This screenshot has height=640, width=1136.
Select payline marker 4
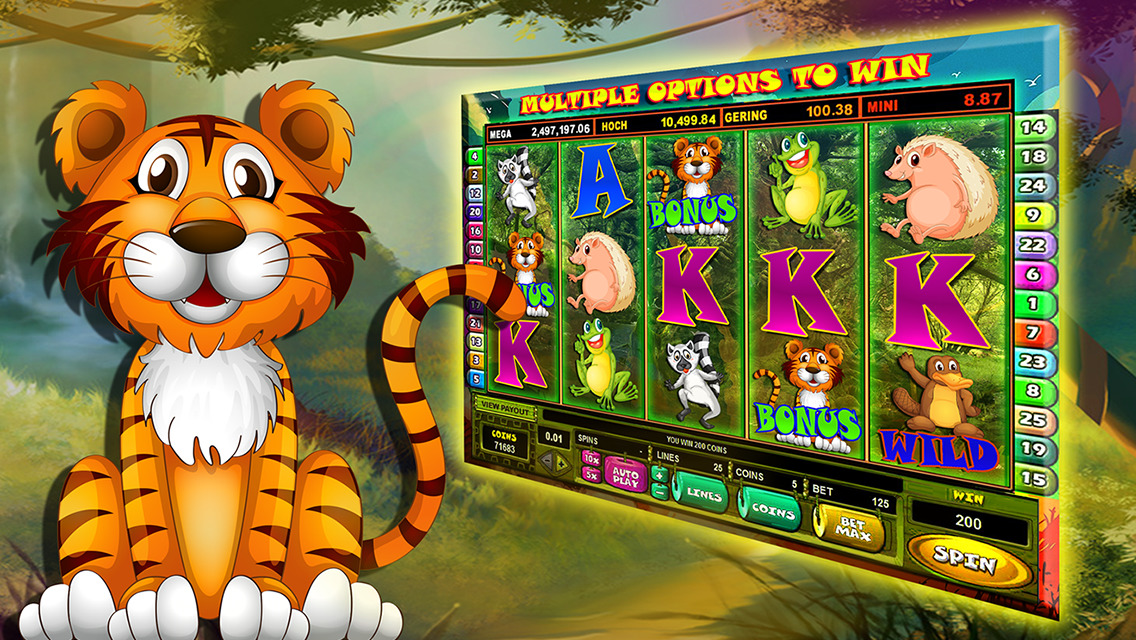coord(473,157)
